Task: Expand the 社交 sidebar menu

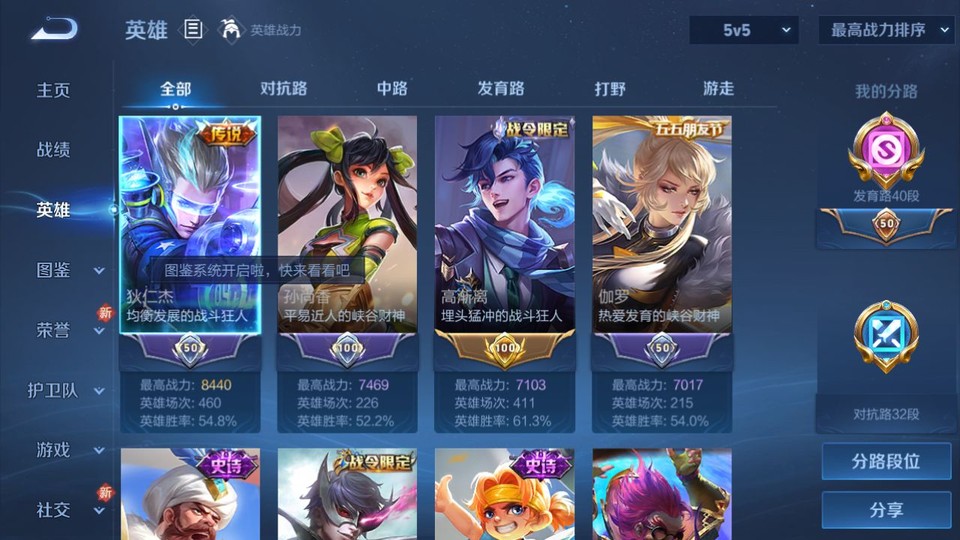Action: tap(68, 510)
